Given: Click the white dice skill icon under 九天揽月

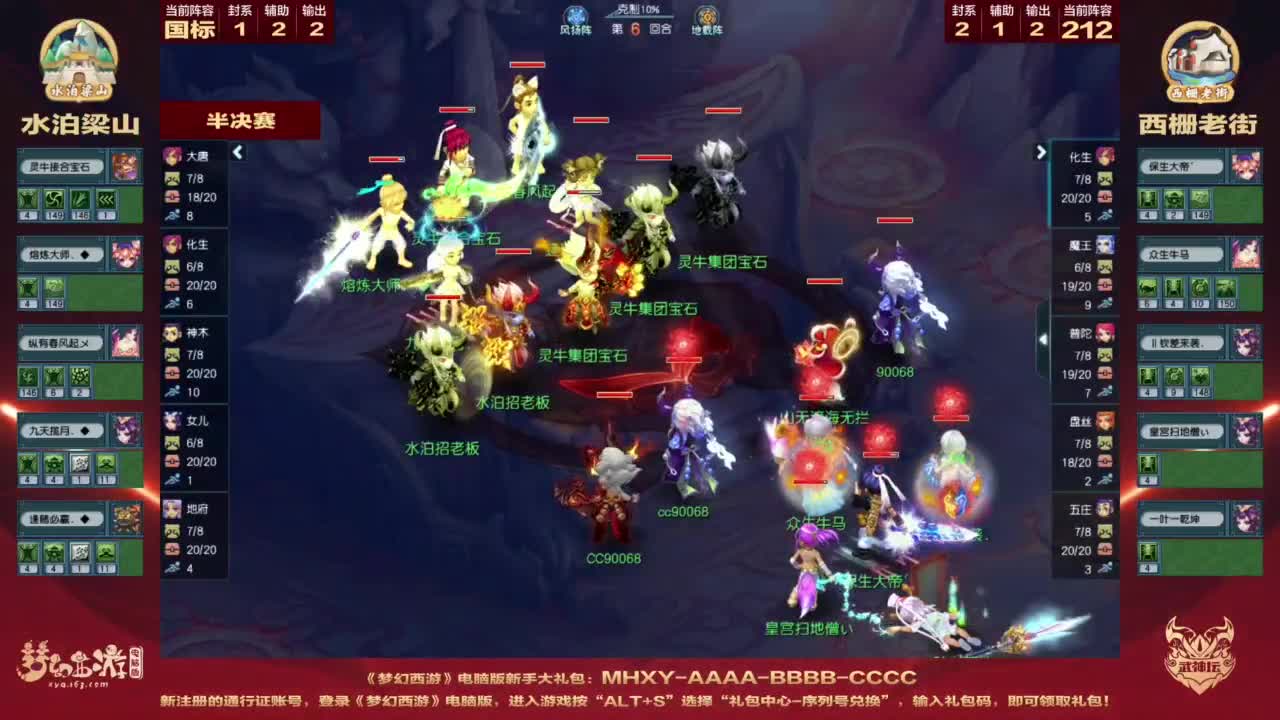Looking at the screenshot, I should [x=80, y=463].
